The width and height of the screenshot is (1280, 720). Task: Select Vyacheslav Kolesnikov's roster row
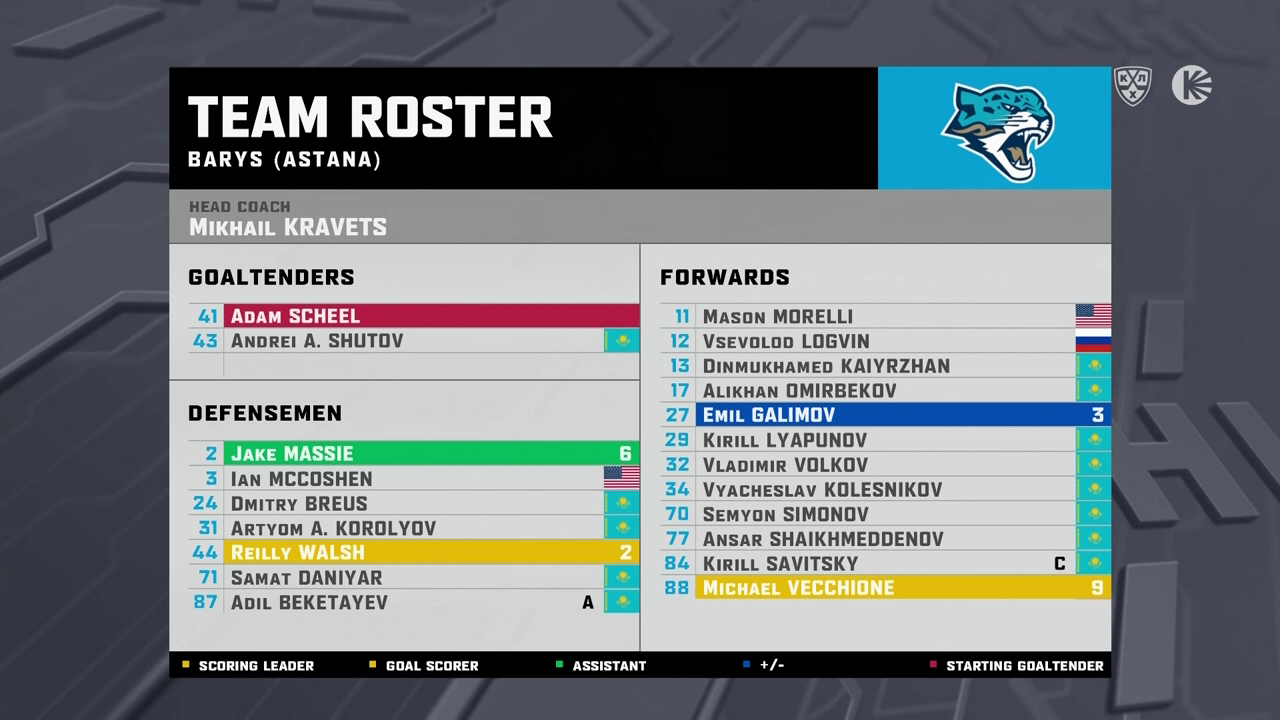[885, 489]
